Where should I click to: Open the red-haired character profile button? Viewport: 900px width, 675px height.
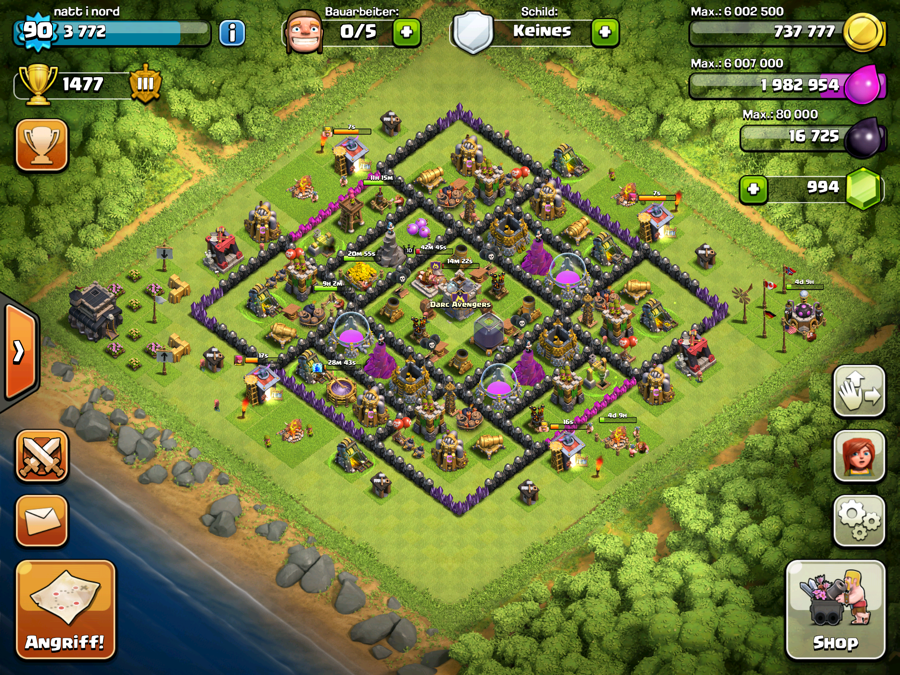tap(859, 456)
